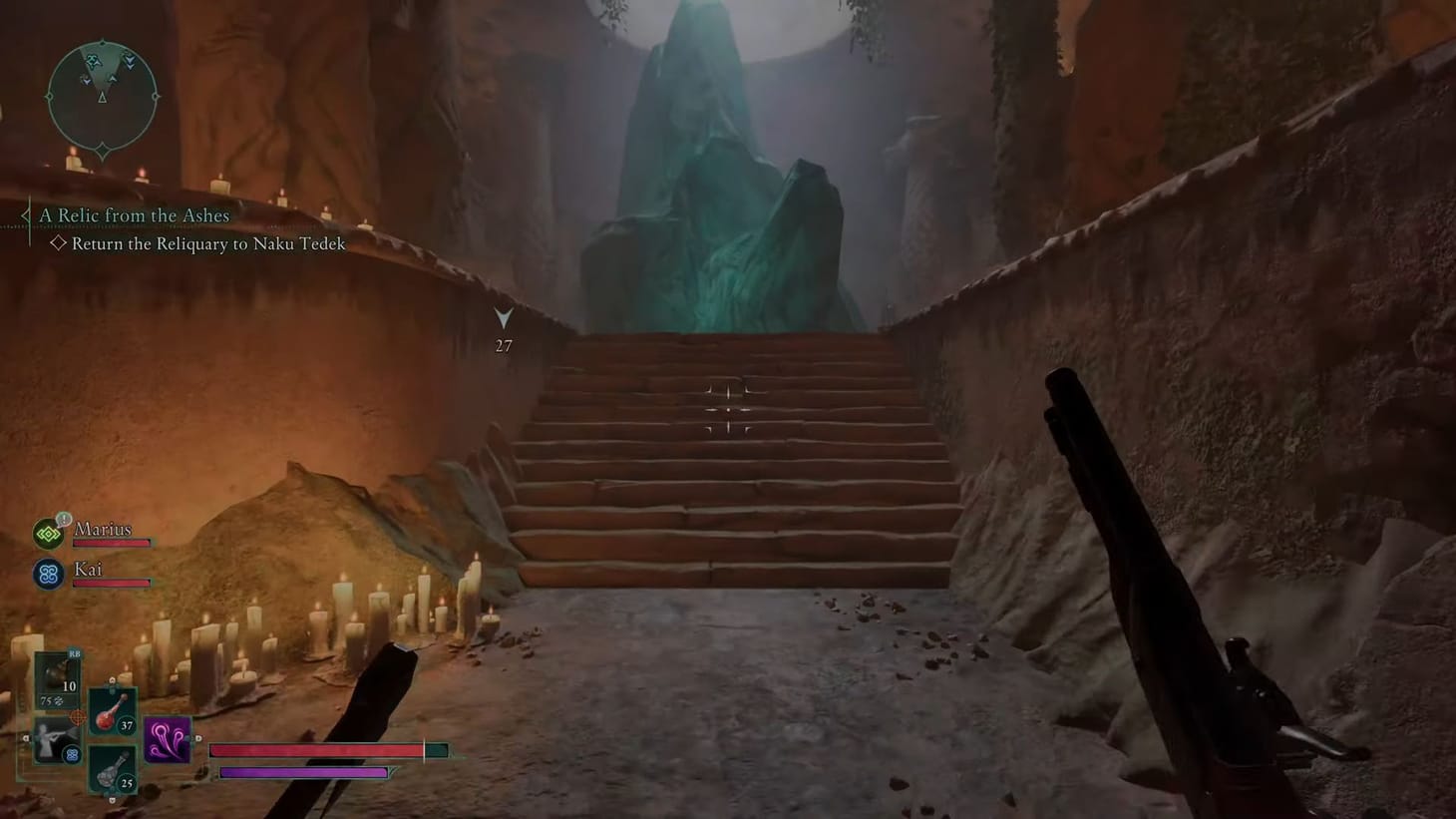
Task: Click the orange targeting reticle marker
Action: coord(78,716)
